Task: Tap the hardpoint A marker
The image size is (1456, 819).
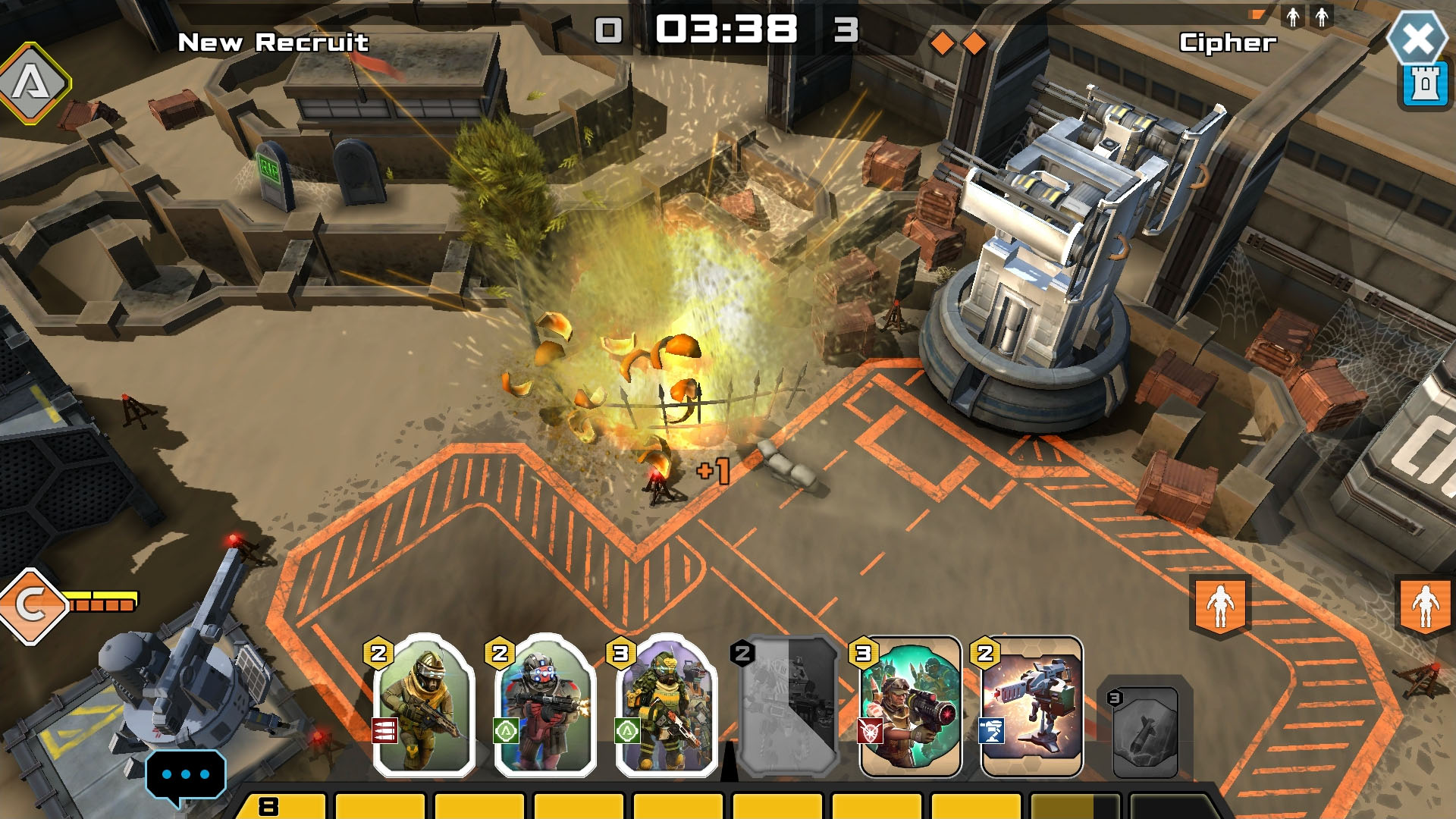Action: pos(32,82)
